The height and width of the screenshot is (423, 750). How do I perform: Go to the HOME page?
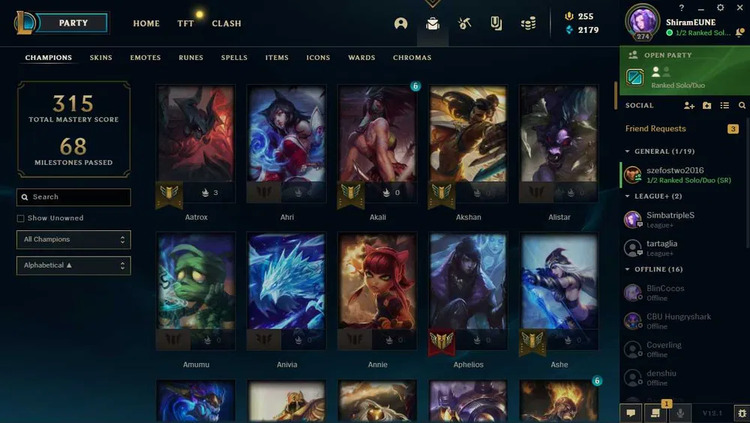point(146,23)
